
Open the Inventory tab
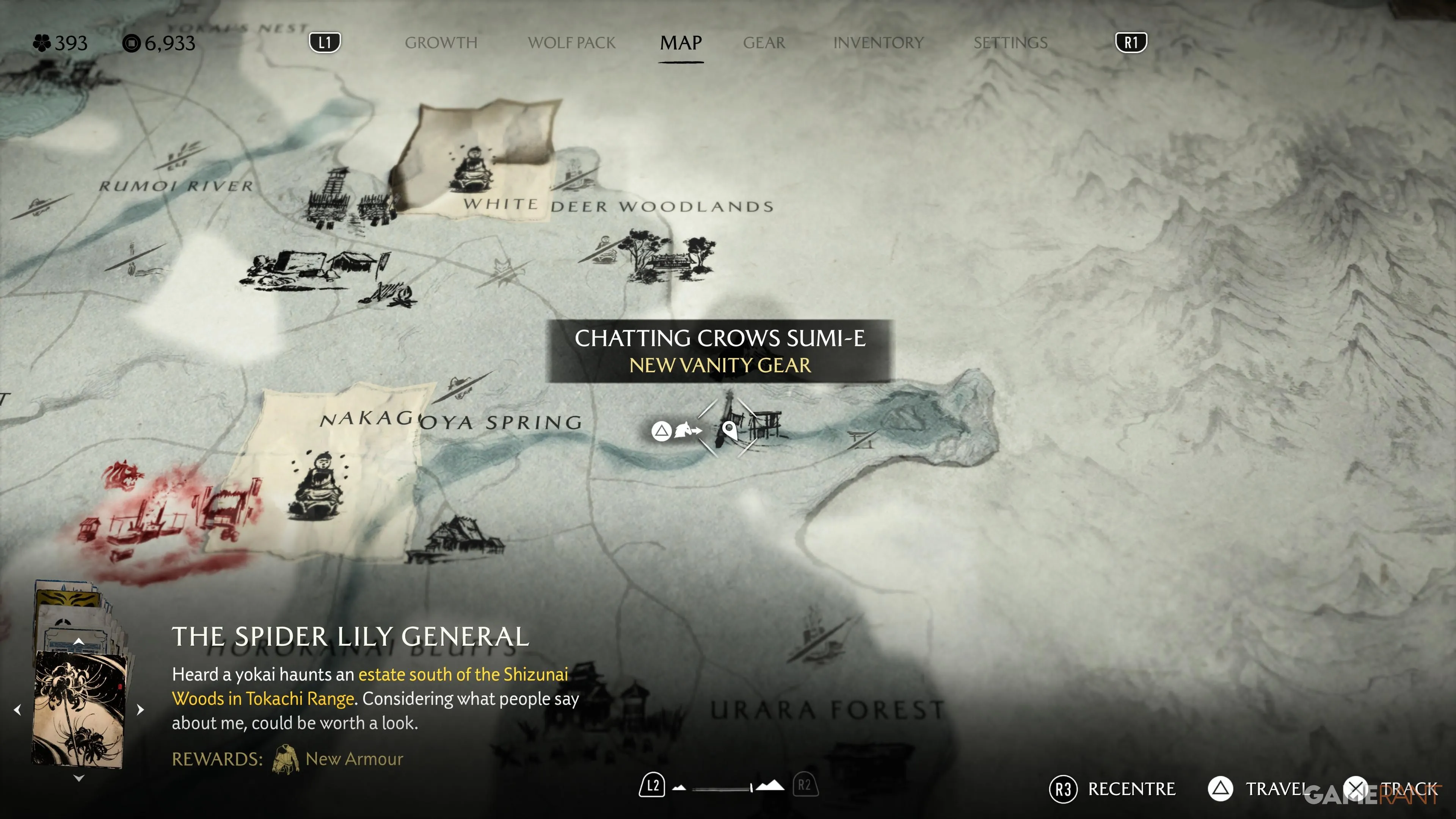tap(878, 43)
